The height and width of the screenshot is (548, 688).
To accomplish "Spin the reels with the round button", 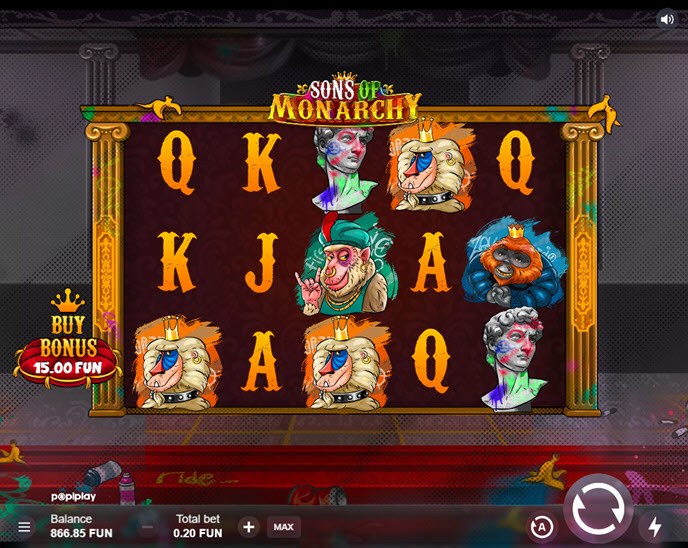I will click(598, 509).
